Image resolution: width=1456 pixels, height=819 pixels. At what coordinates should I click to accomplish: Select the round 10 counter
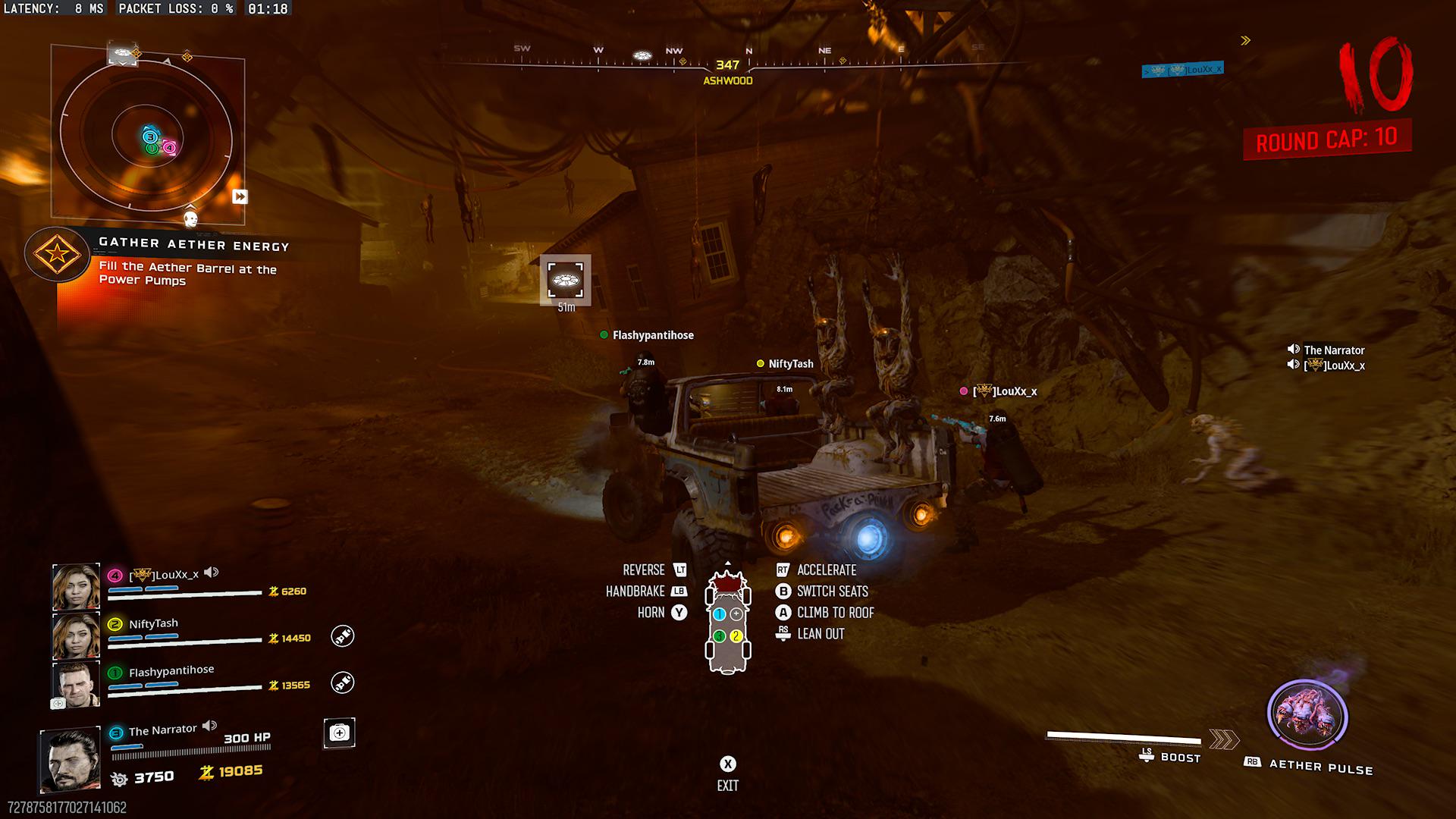pos(1374,76)
